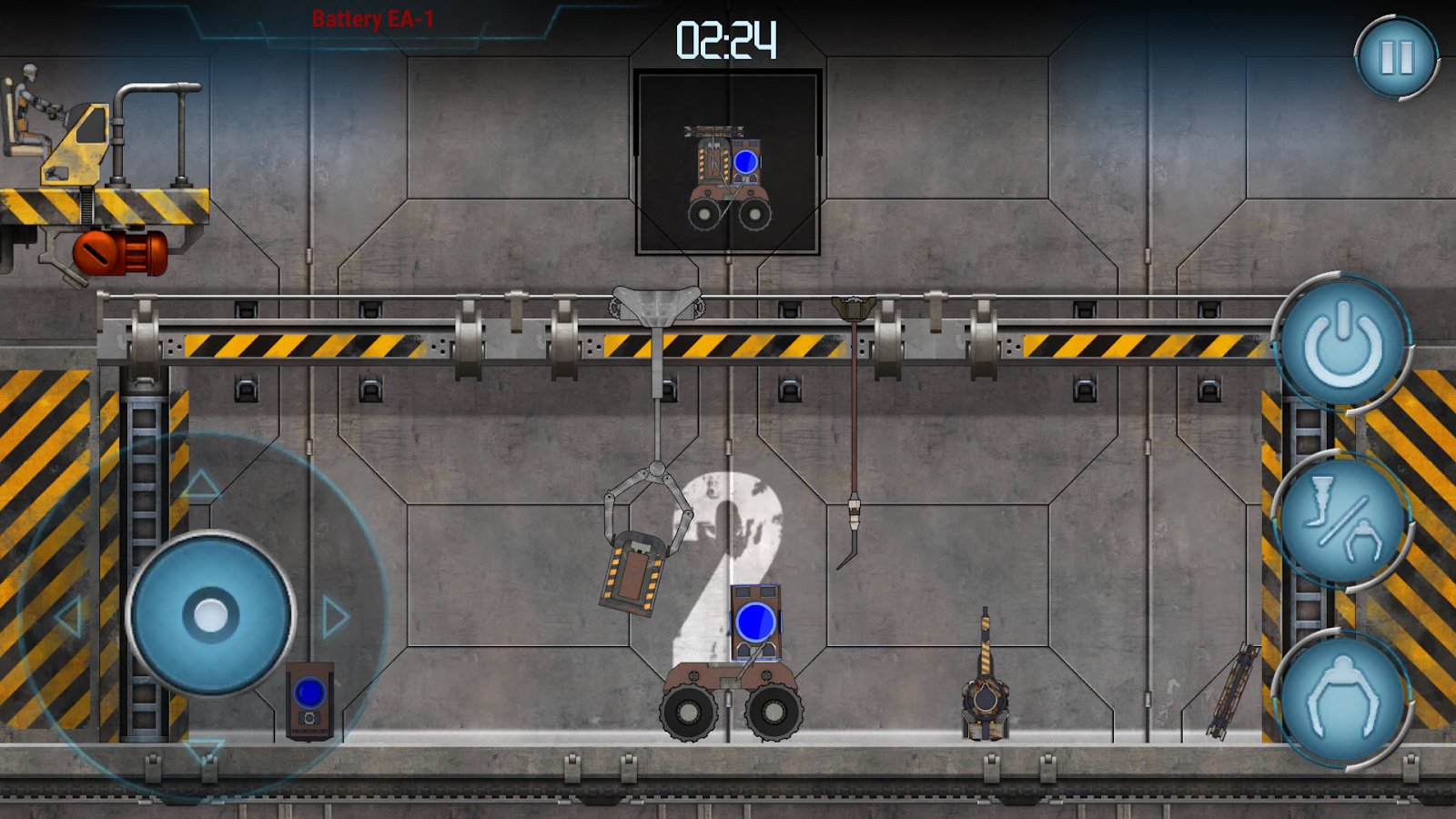Click the virtual joystick center knob
This screenshot has height=819, width=1456.
[211, 615]
